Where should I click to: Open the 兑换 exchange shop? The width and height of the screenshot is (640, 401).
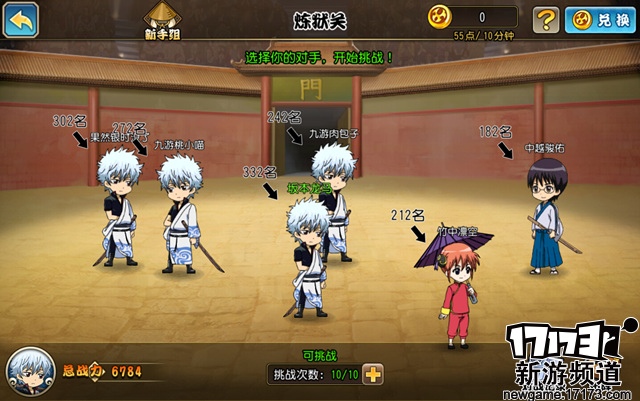coord(600,18)
